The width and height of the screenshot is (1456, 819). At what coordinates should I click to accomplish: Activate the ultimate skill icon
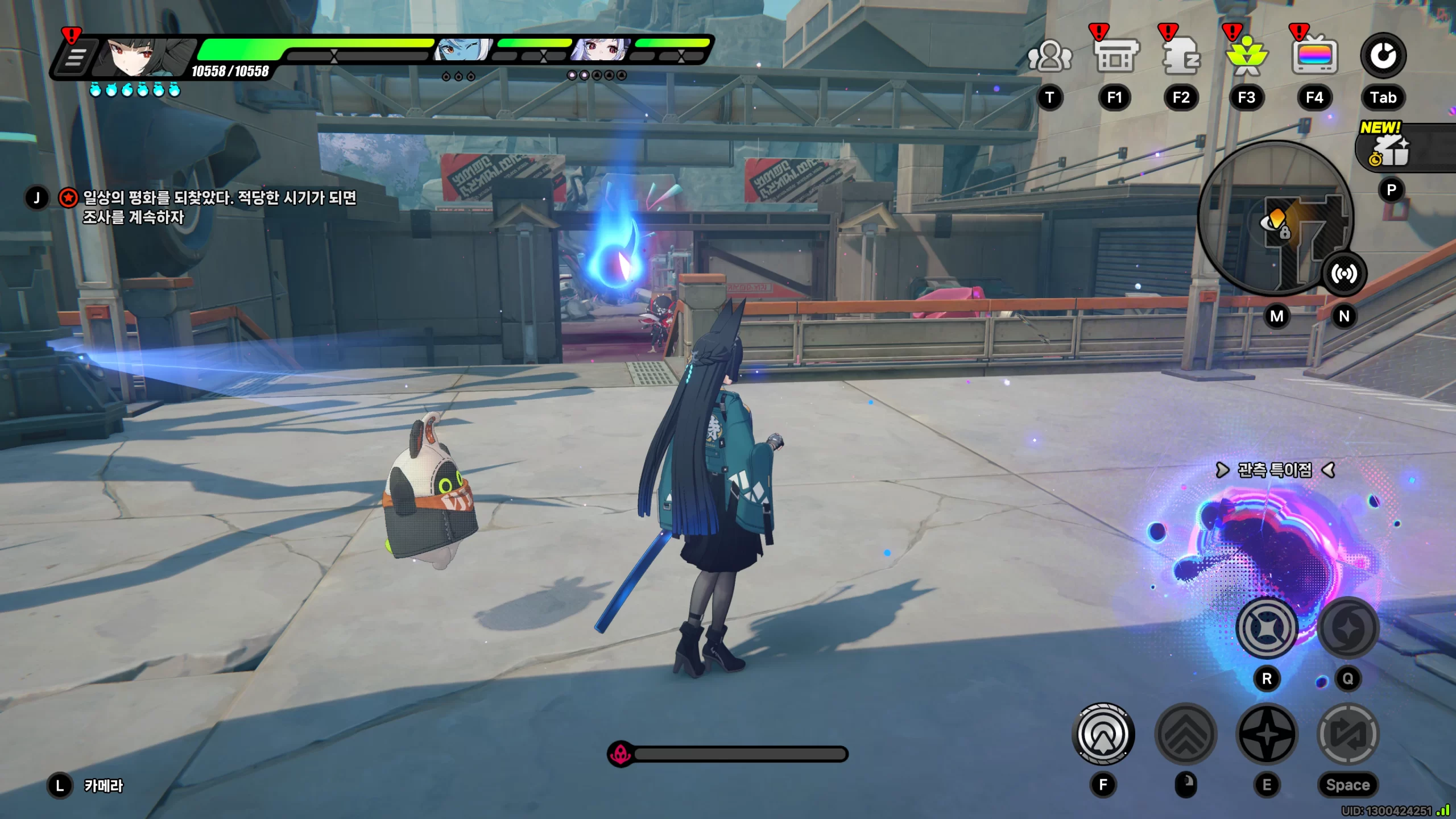coord(1267,628)
